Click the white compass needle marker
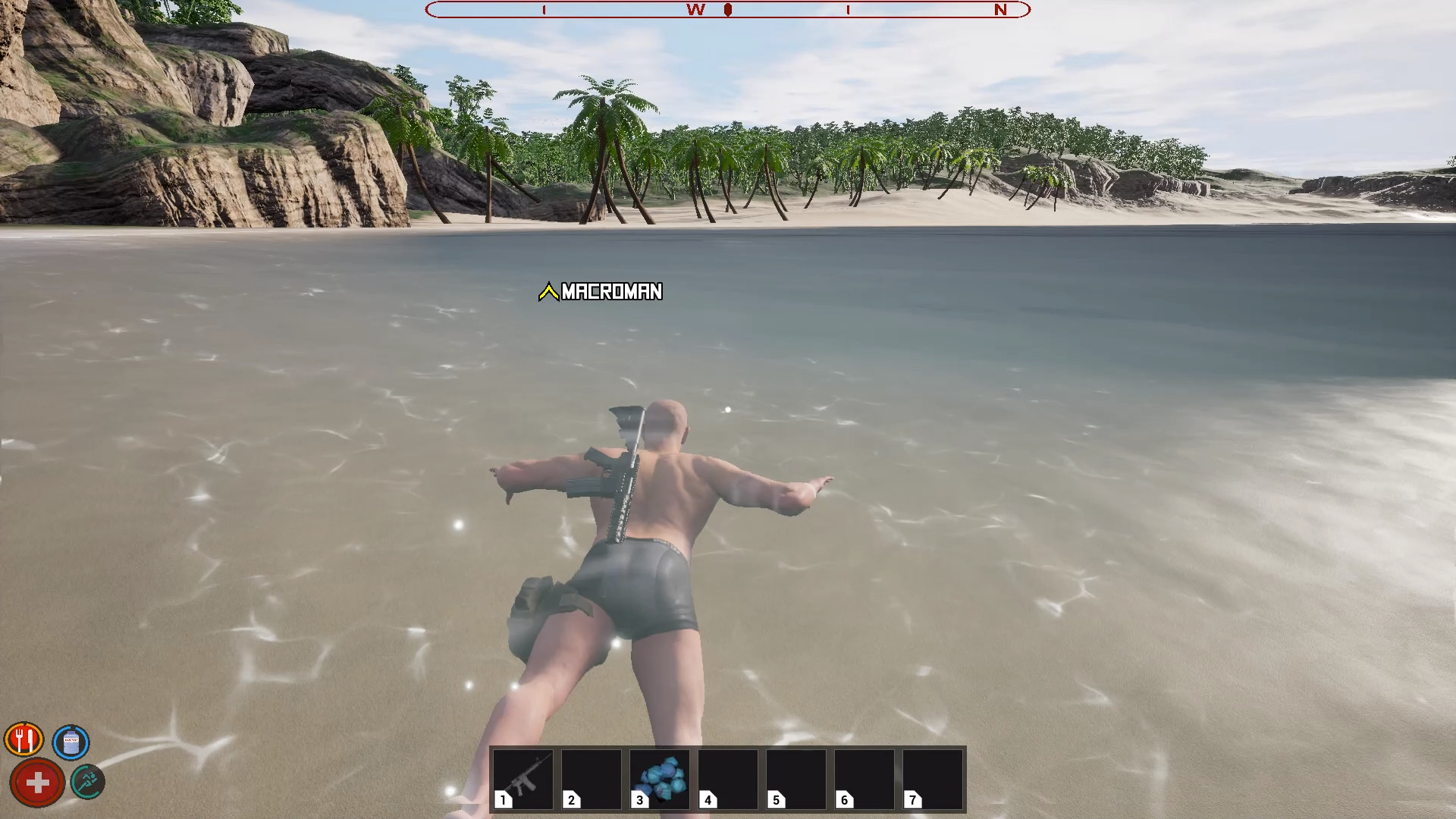Screen dimensions: 1456x819 (728, 10)
